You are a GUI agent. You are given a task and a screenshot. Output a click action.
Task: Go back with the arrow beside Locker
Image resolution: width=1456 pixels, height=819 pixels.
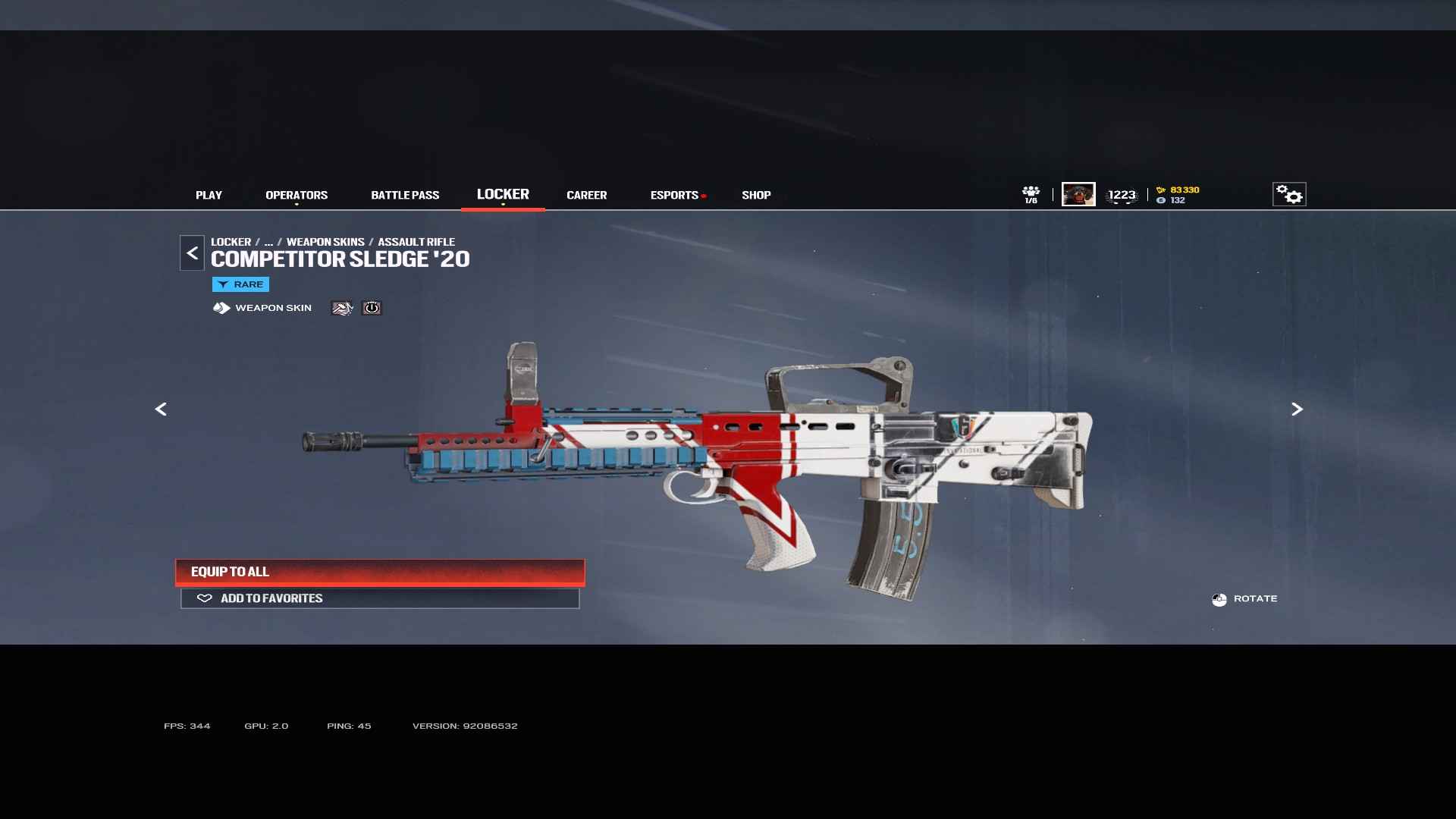click(x=192, y=253)
